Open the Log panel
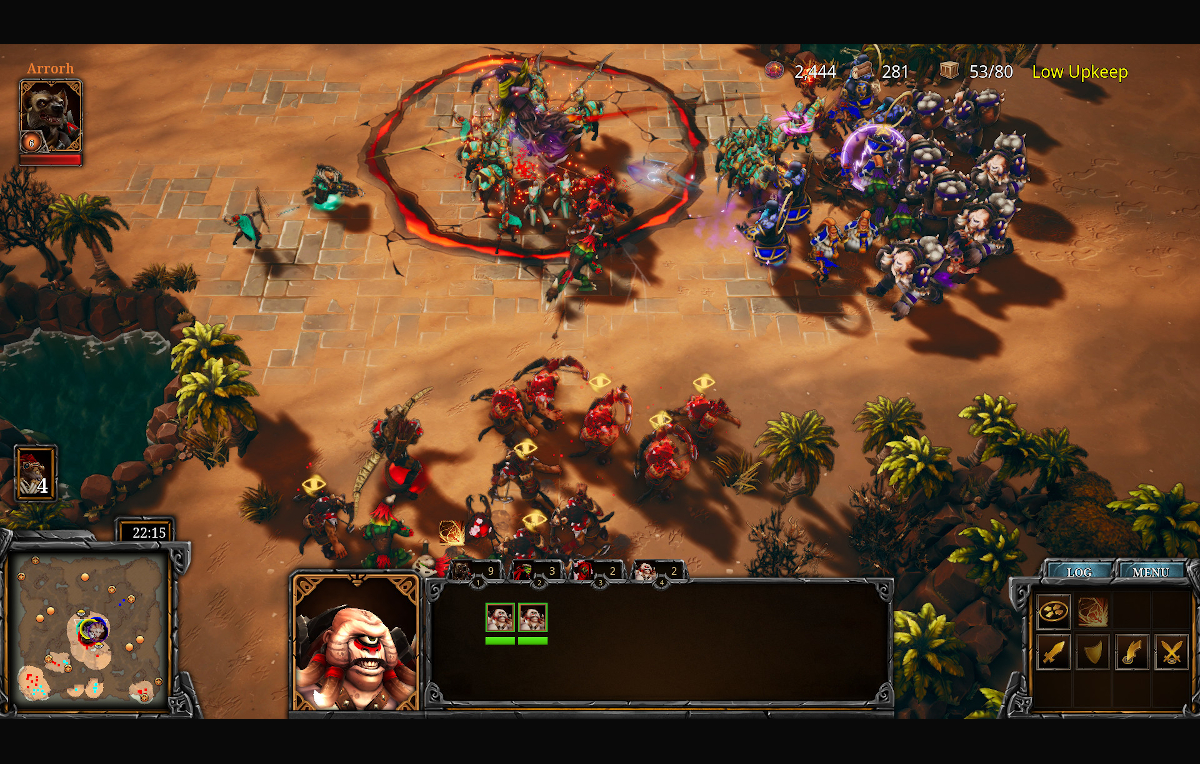The height and width of the screenshot is (764, 1200). point(1079,572)
